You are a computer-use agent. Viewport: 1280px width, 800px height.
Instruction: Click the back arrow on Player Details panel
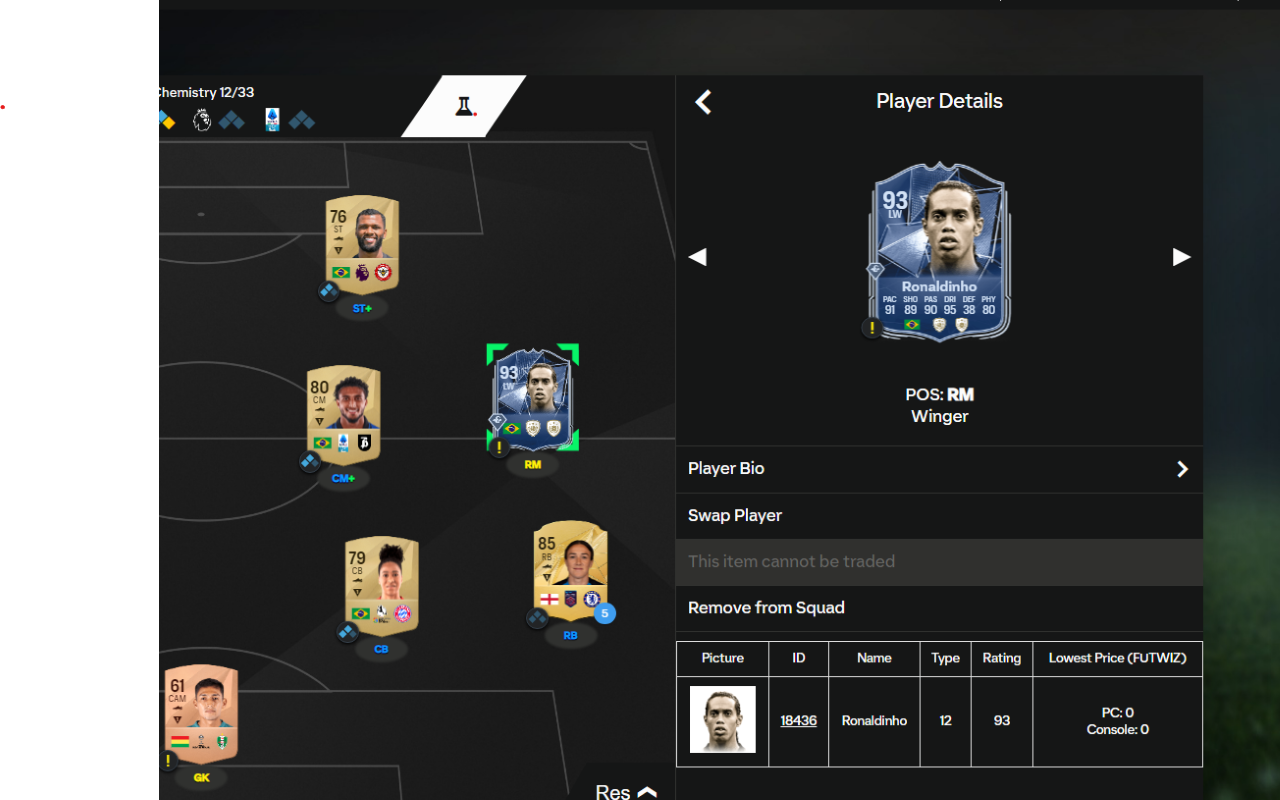(x=703, y=101)
